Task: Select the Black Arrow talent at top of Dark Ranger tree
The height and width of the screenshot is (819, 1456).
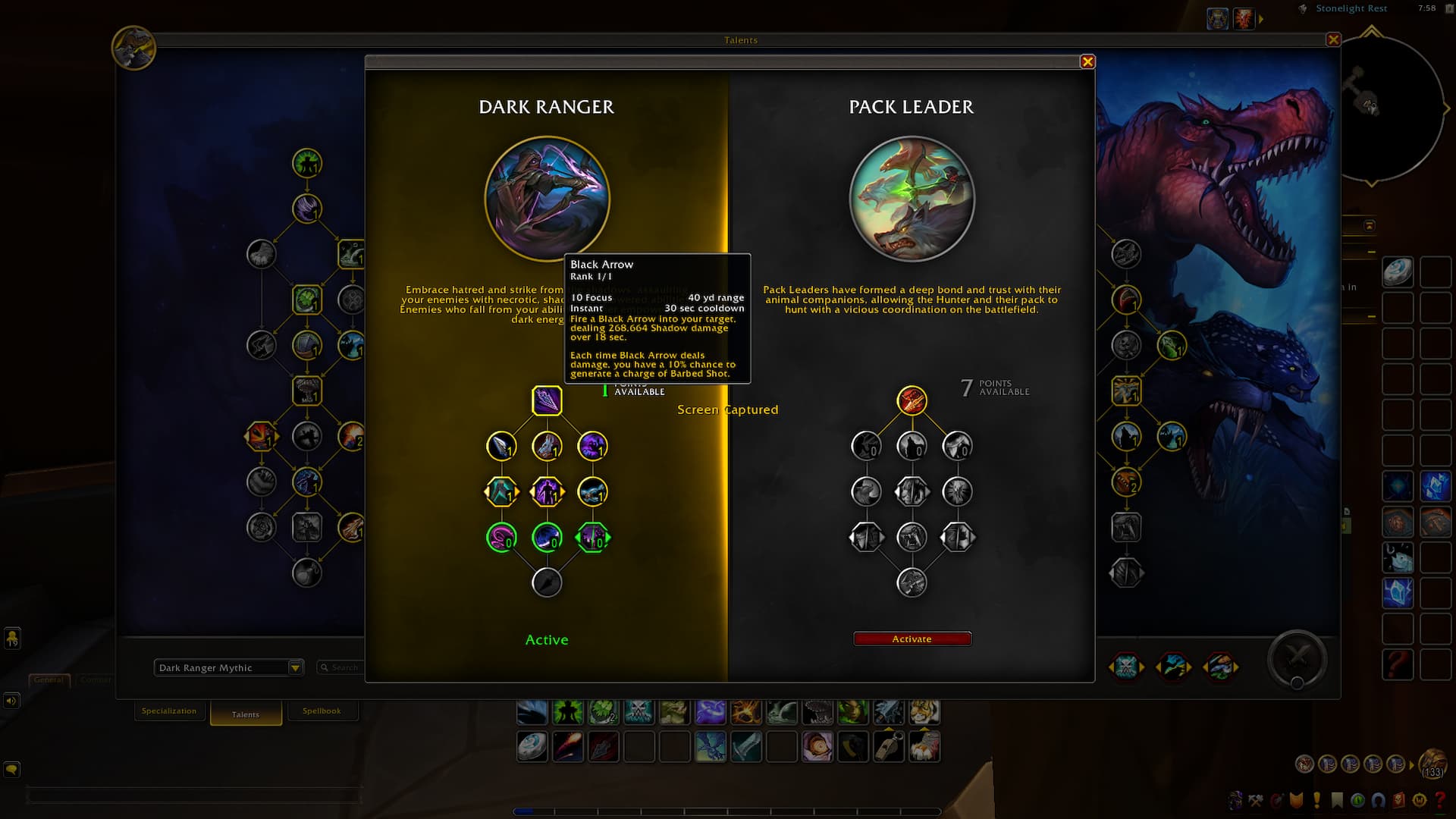Action: pos(548,402)
